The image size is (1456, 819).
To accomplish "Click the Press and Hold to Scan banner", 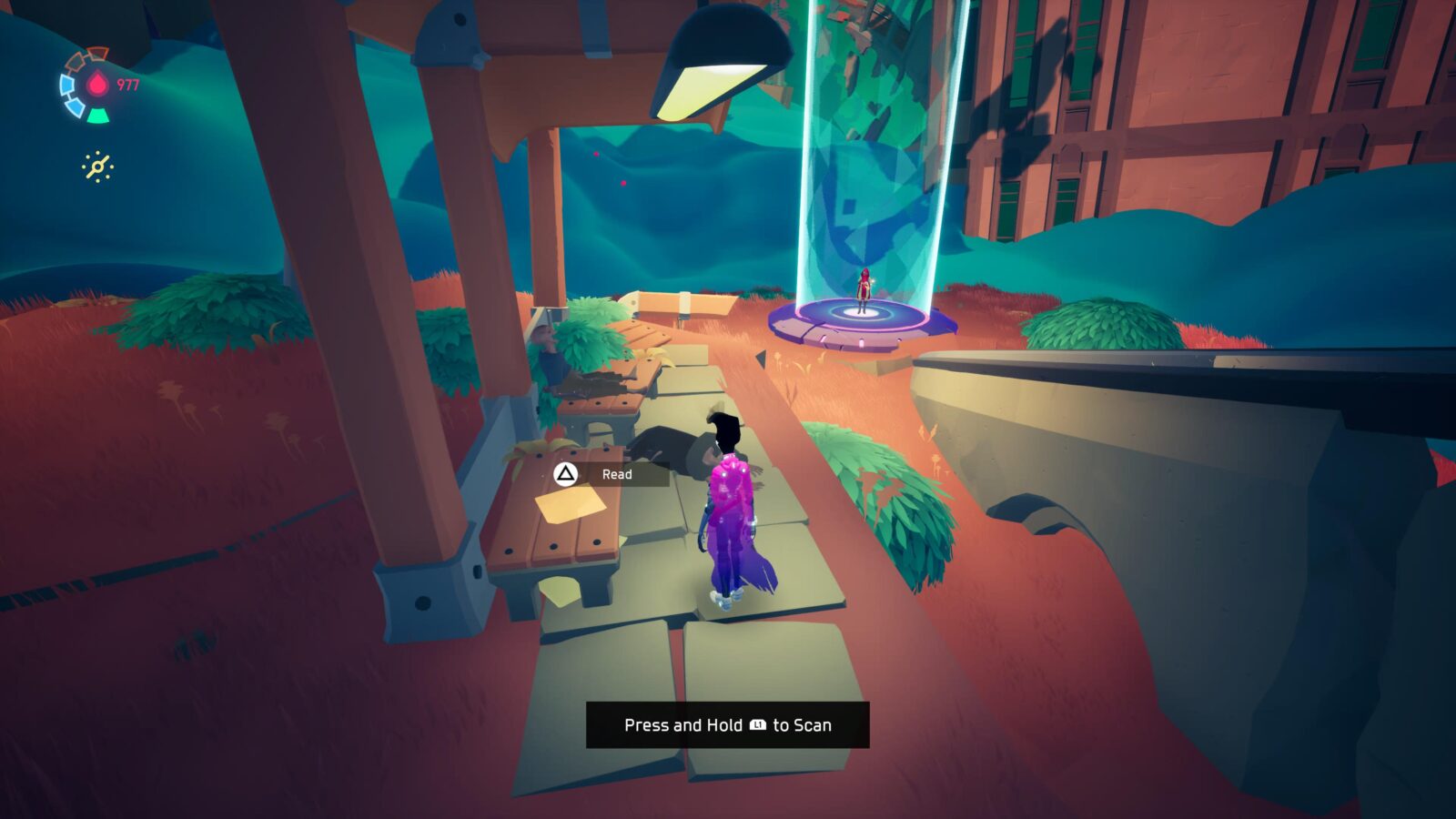I will click(728, 725).
